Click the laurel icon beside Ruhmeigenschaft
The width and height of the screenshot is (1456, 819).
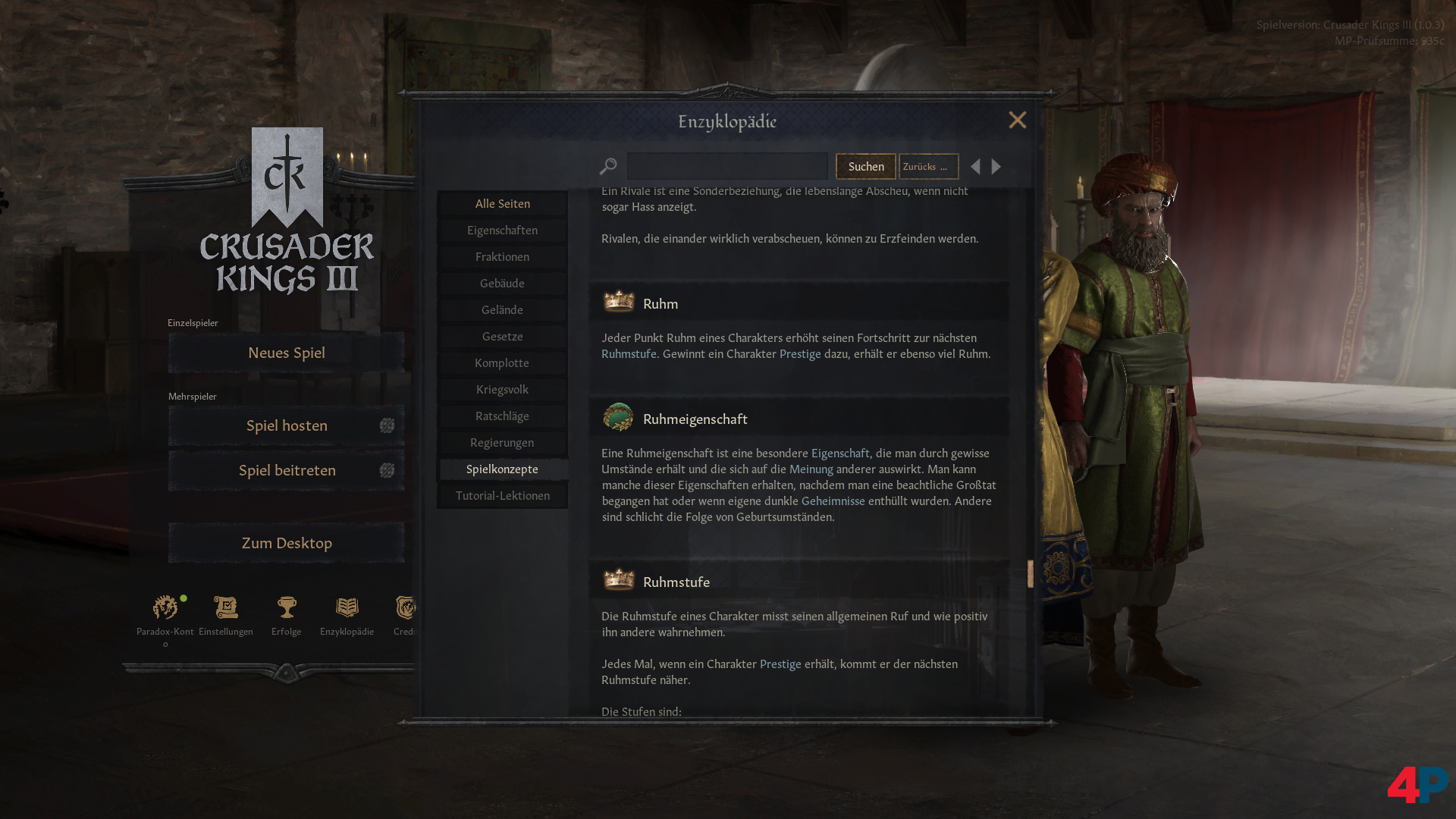[619, 417]
